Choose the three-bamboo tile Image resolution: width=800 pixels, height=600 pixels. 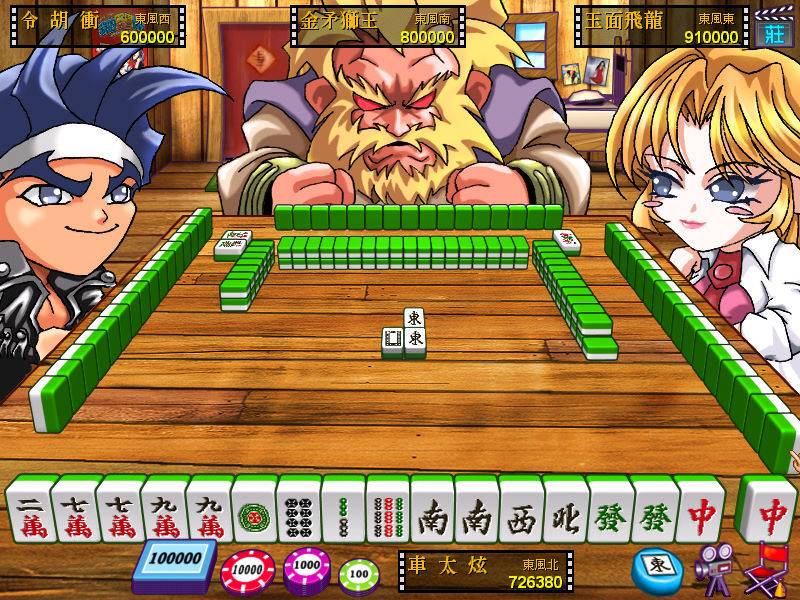(343, 511)
